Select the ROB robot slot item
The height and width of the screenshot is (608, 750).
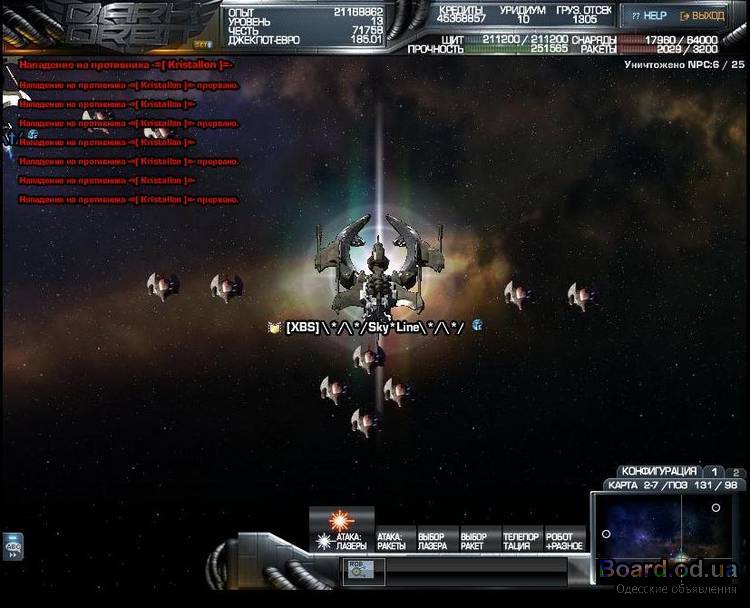pyautogui.click(x=357, y=568)
